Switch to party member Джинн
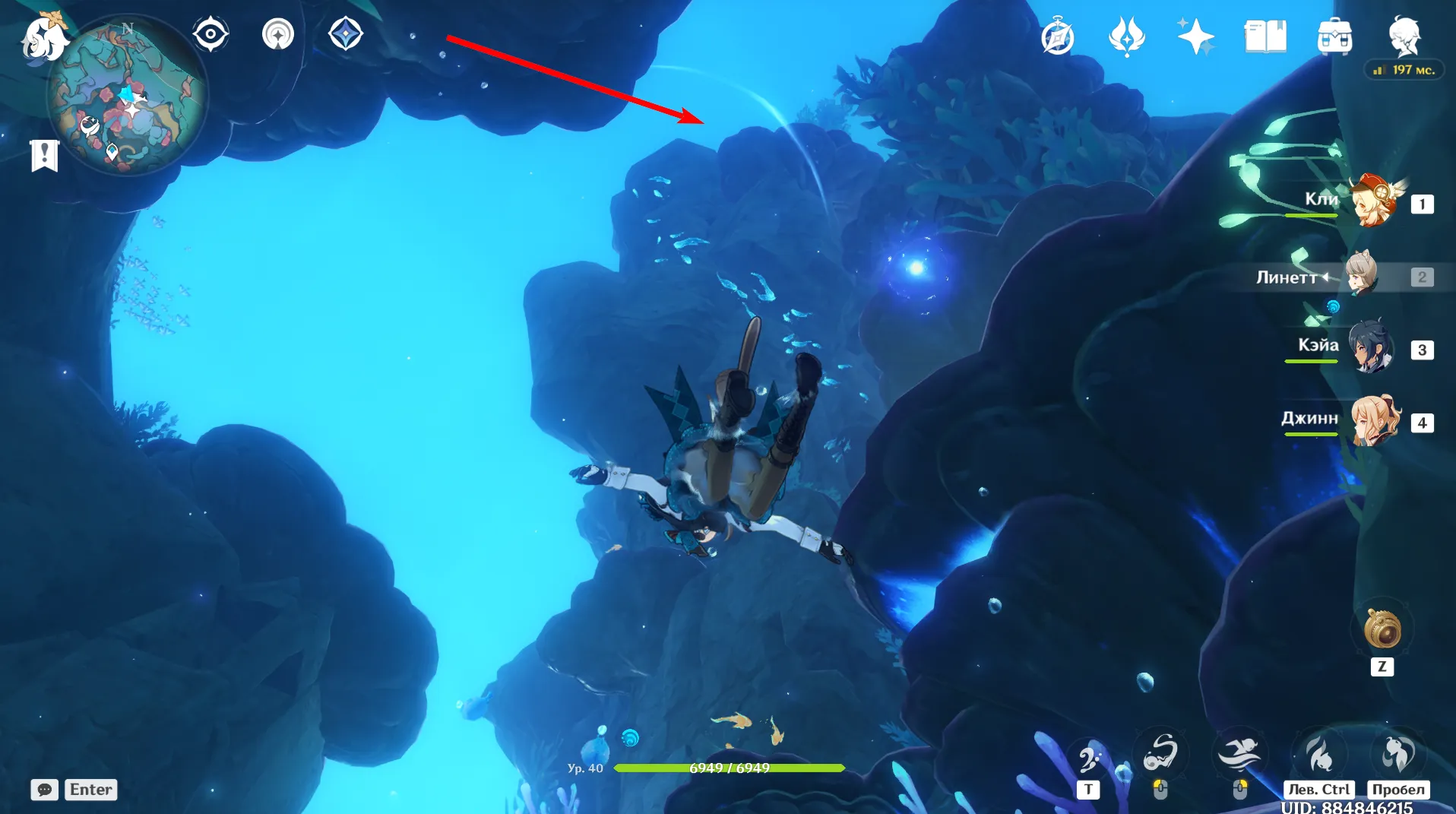The height and width of the screenshot is (814, 1456). 1375,420
